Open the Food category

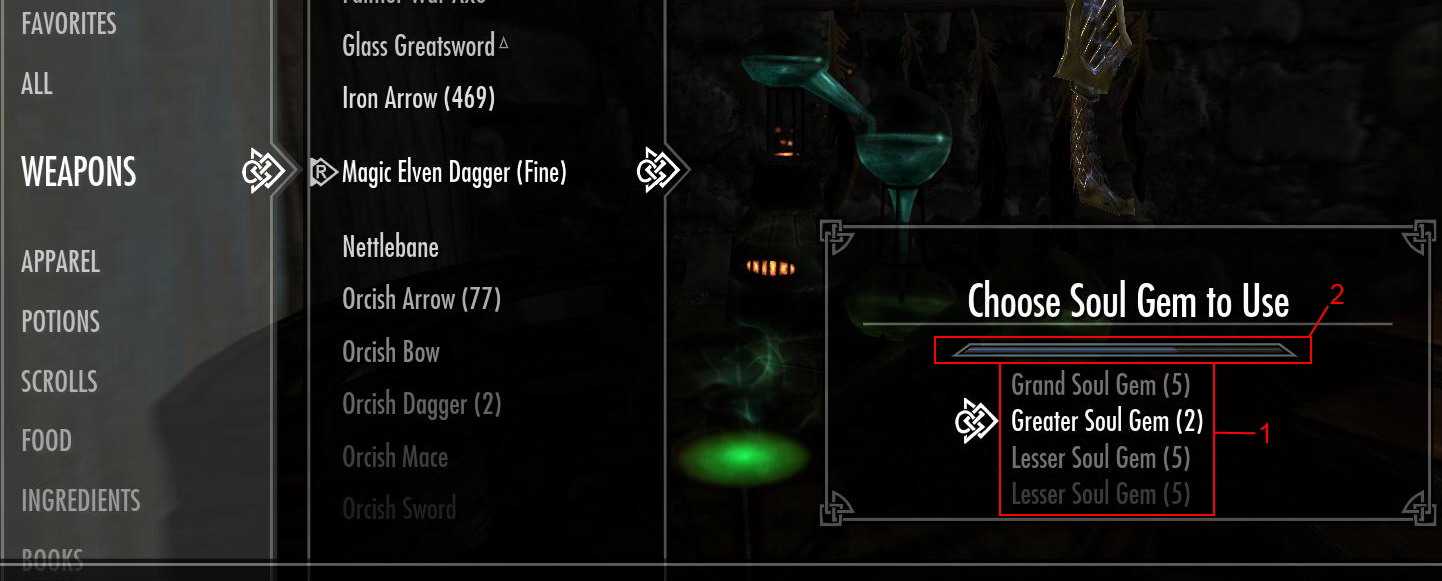47,441
